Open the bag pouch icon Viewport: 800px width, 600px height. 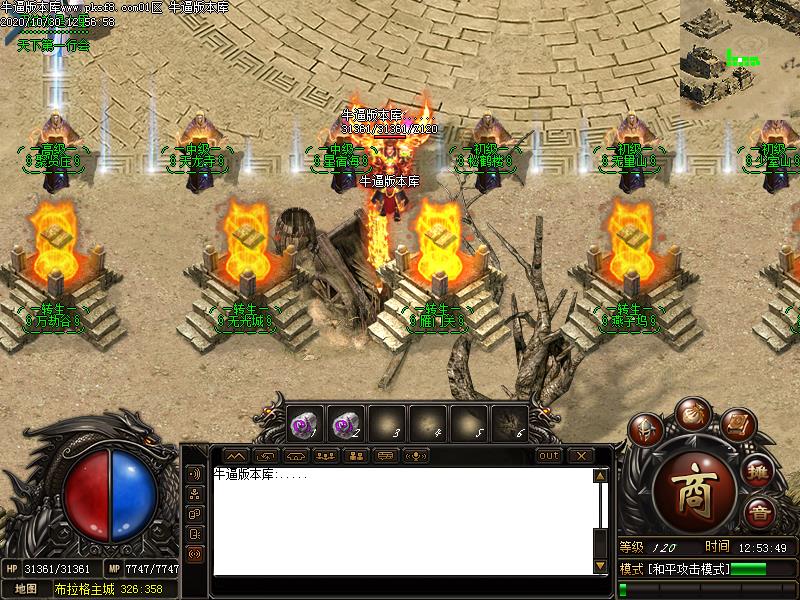pos(691,412)
